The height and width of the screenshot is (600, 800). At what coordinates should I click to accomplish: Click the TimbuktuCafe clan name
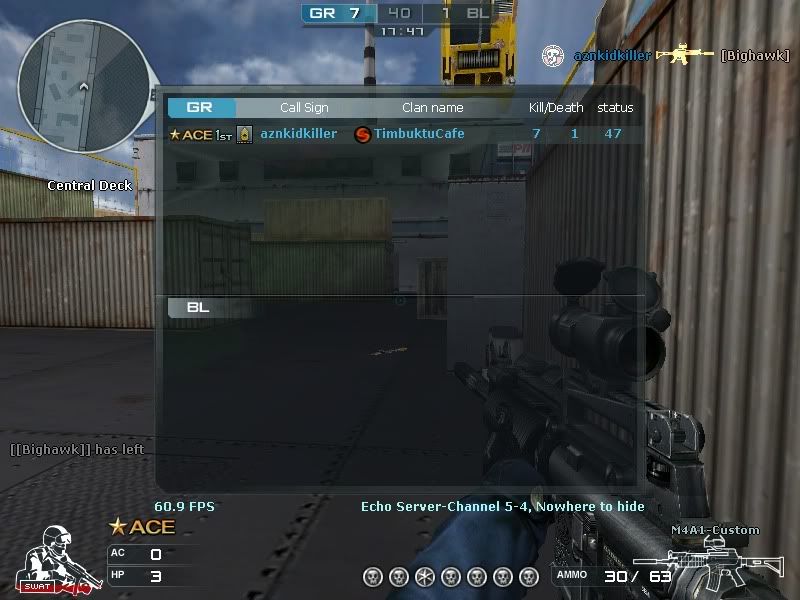coord(418,134)
